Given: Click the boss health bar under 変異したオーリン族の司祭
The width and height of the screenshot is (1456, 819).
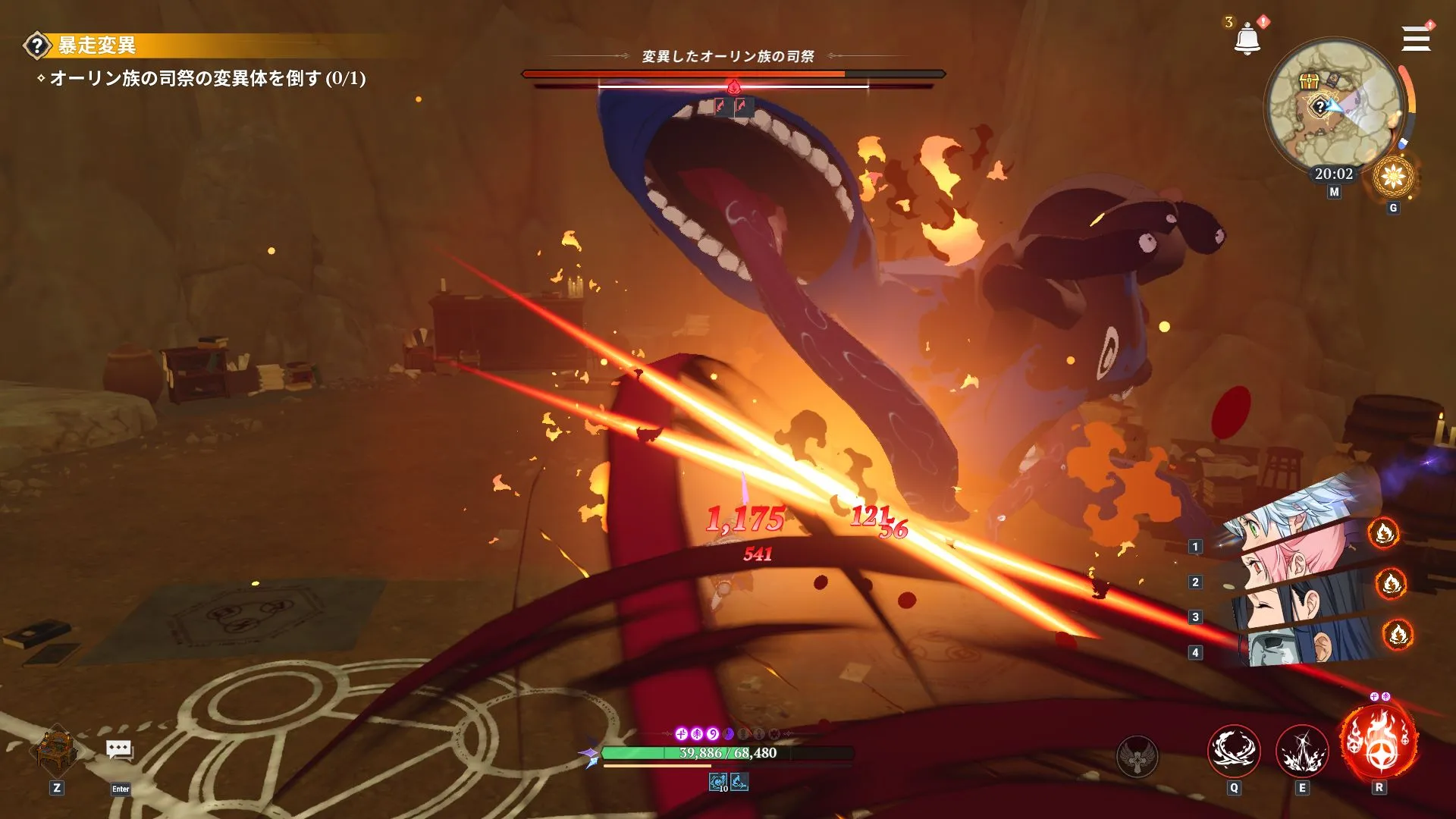Looking at the screenshot, I should pos(732,74).
